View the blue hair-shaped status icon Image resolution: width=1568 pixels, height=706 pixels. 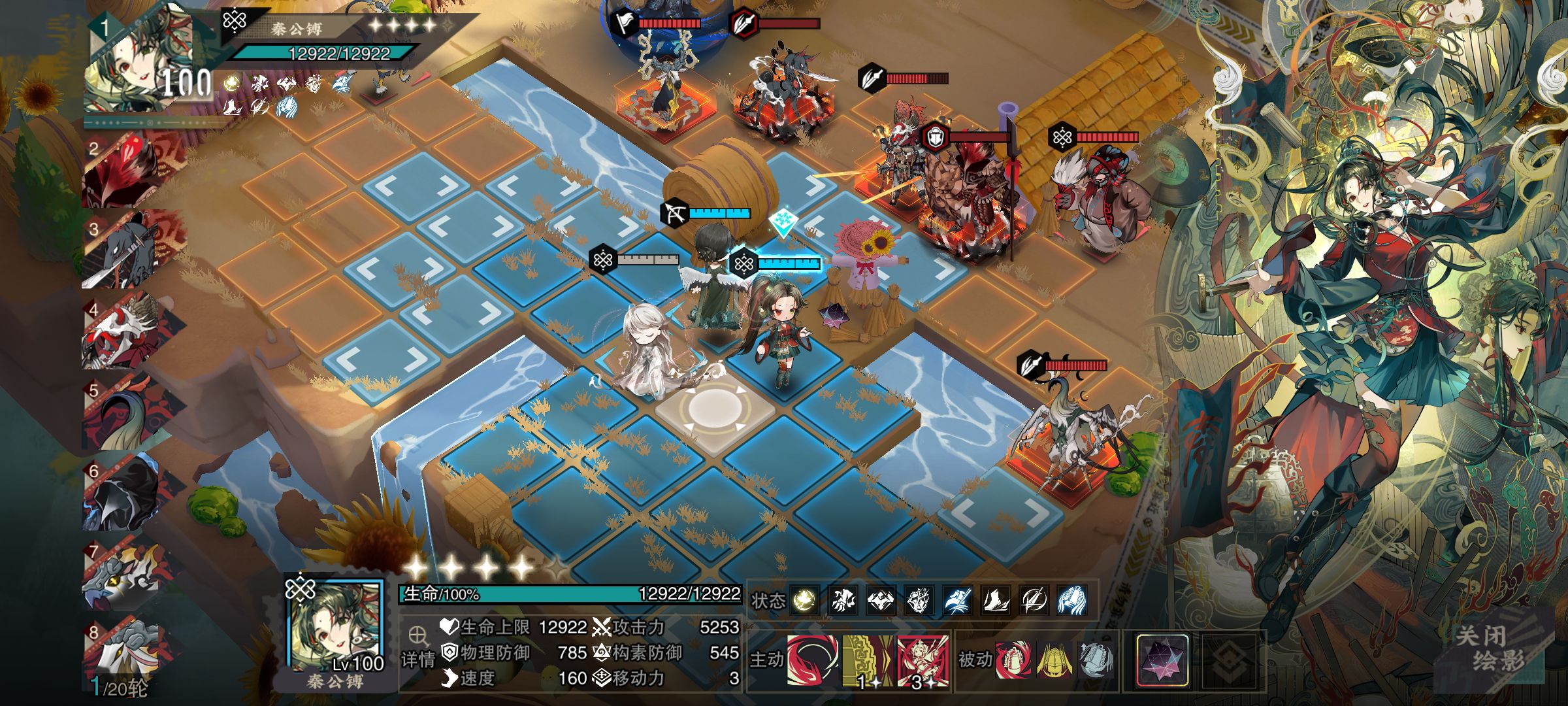point(1072,600)
